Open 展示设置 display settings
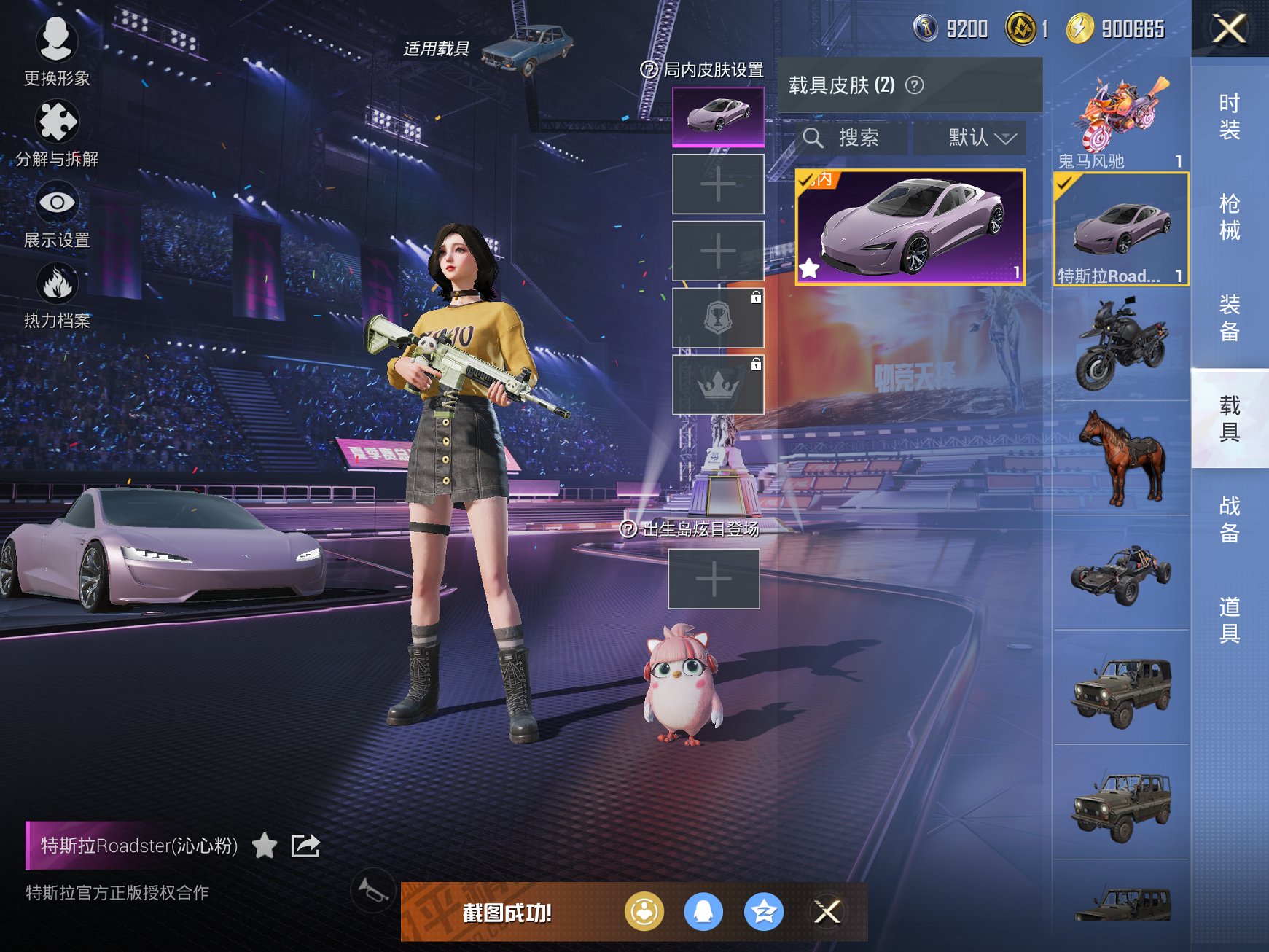The width and height of the screenshot is (1269, 952). click(x=57, y=215)
